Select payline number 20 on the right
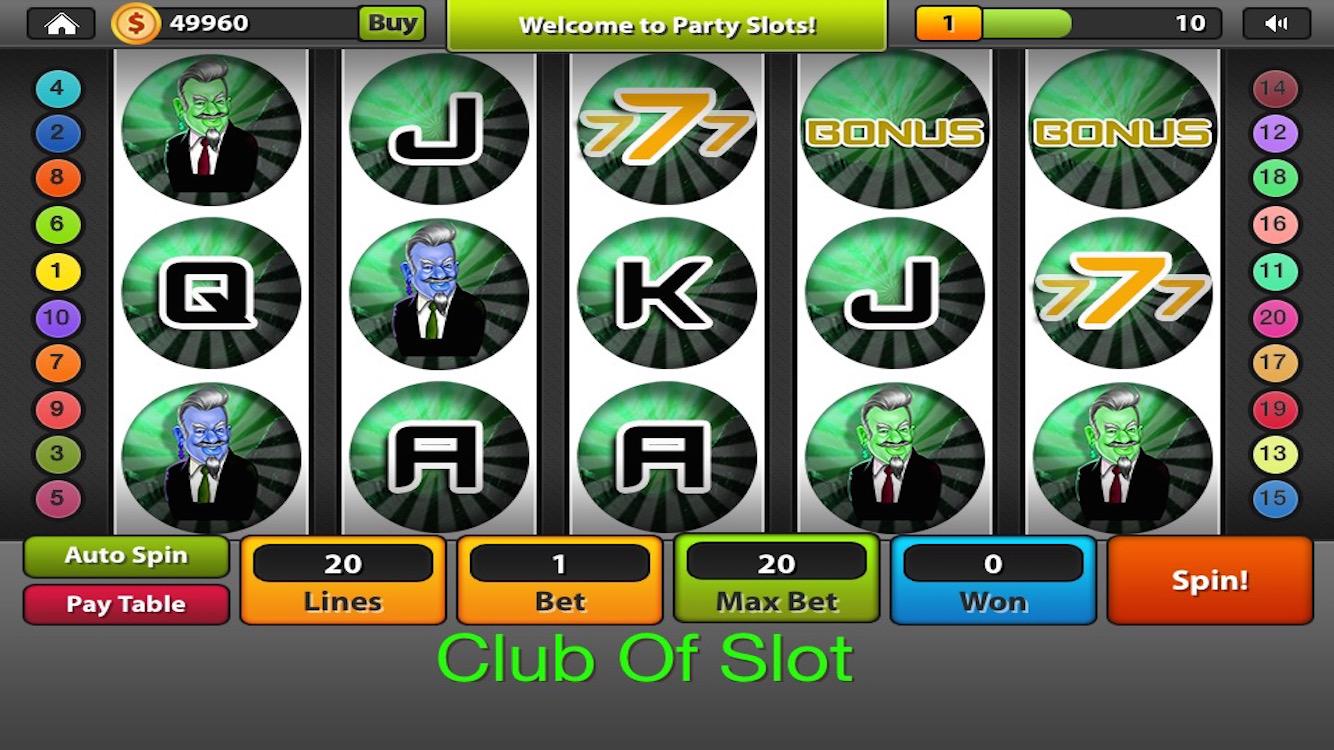Image resolution: width=1334 pixels, height=750 pixels. point(1273,317)
